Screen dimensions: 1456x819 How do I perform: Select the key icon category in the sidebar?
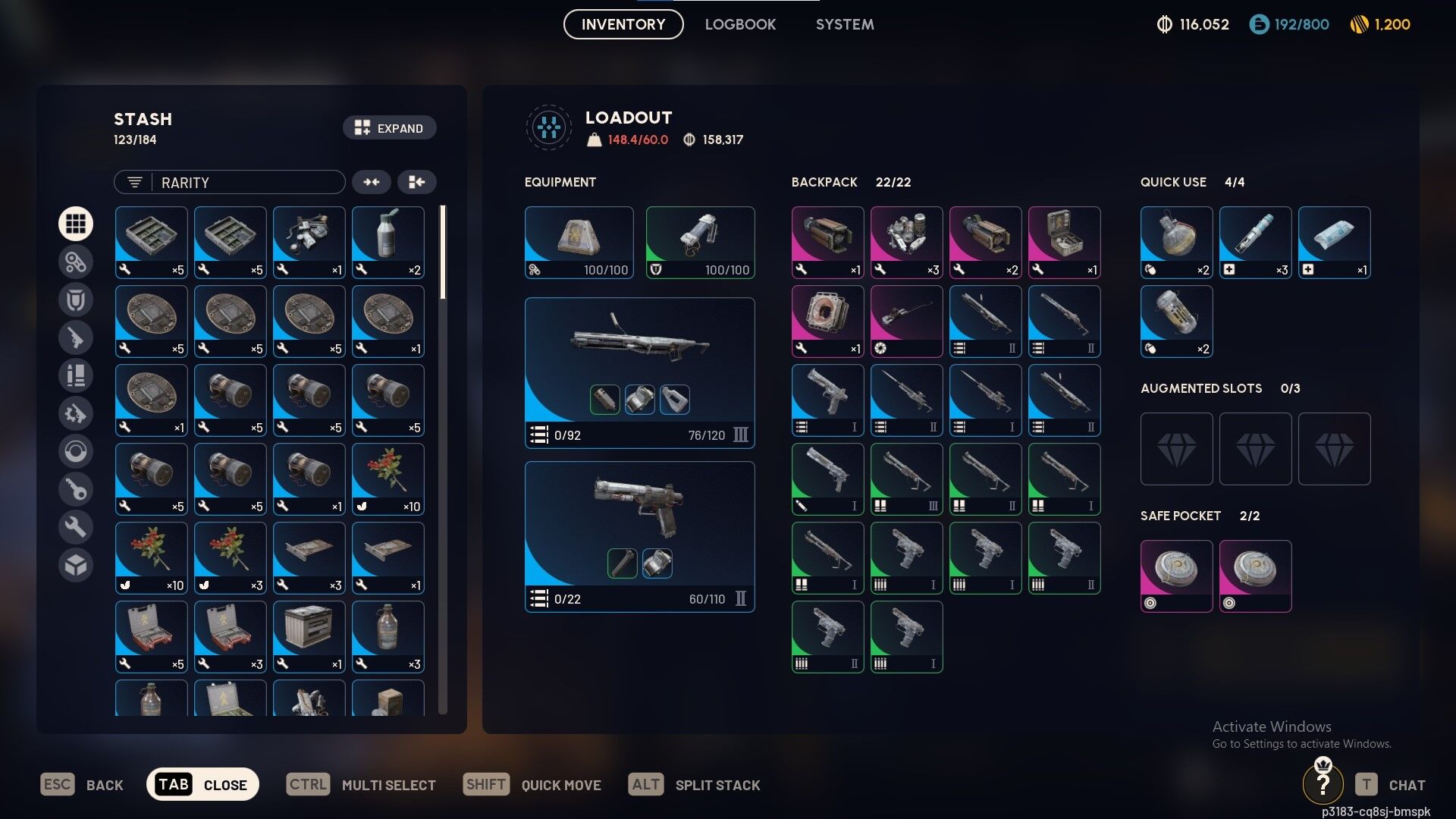coord(76,489)
